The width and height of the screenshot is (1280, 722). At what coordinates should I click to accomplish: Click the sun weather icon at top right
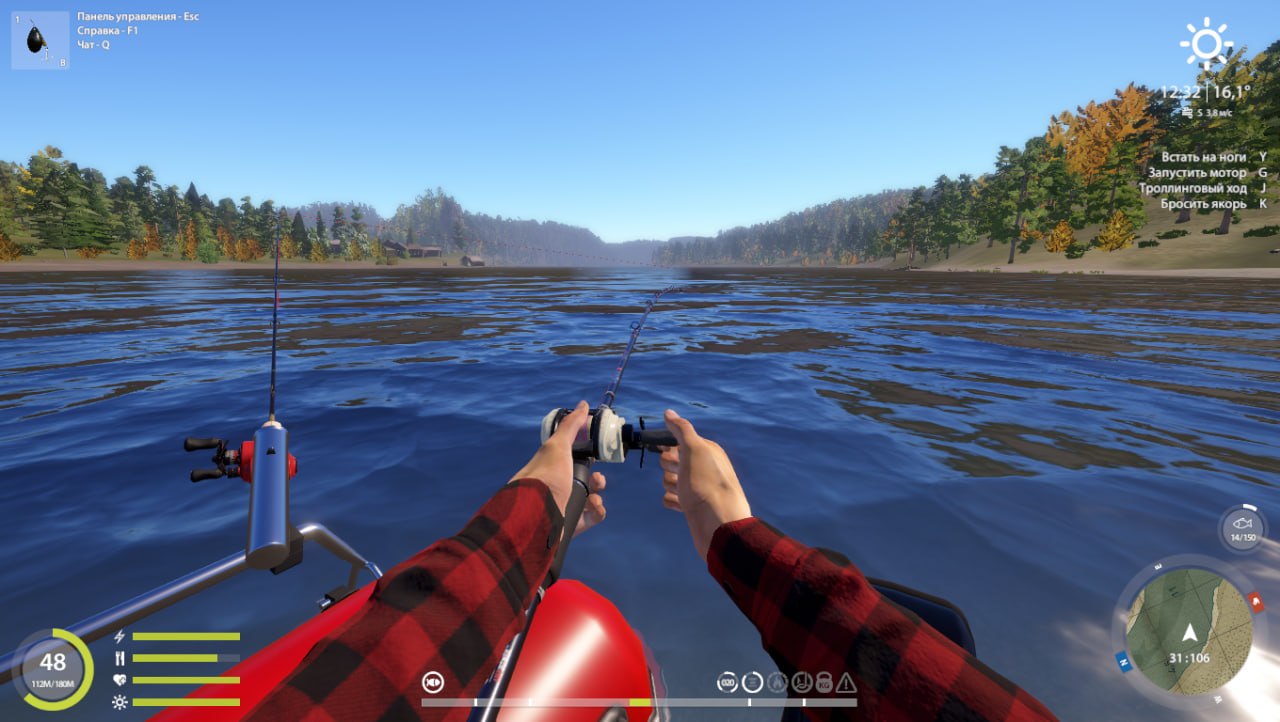pyautogui.click(x=1208, y=42)
